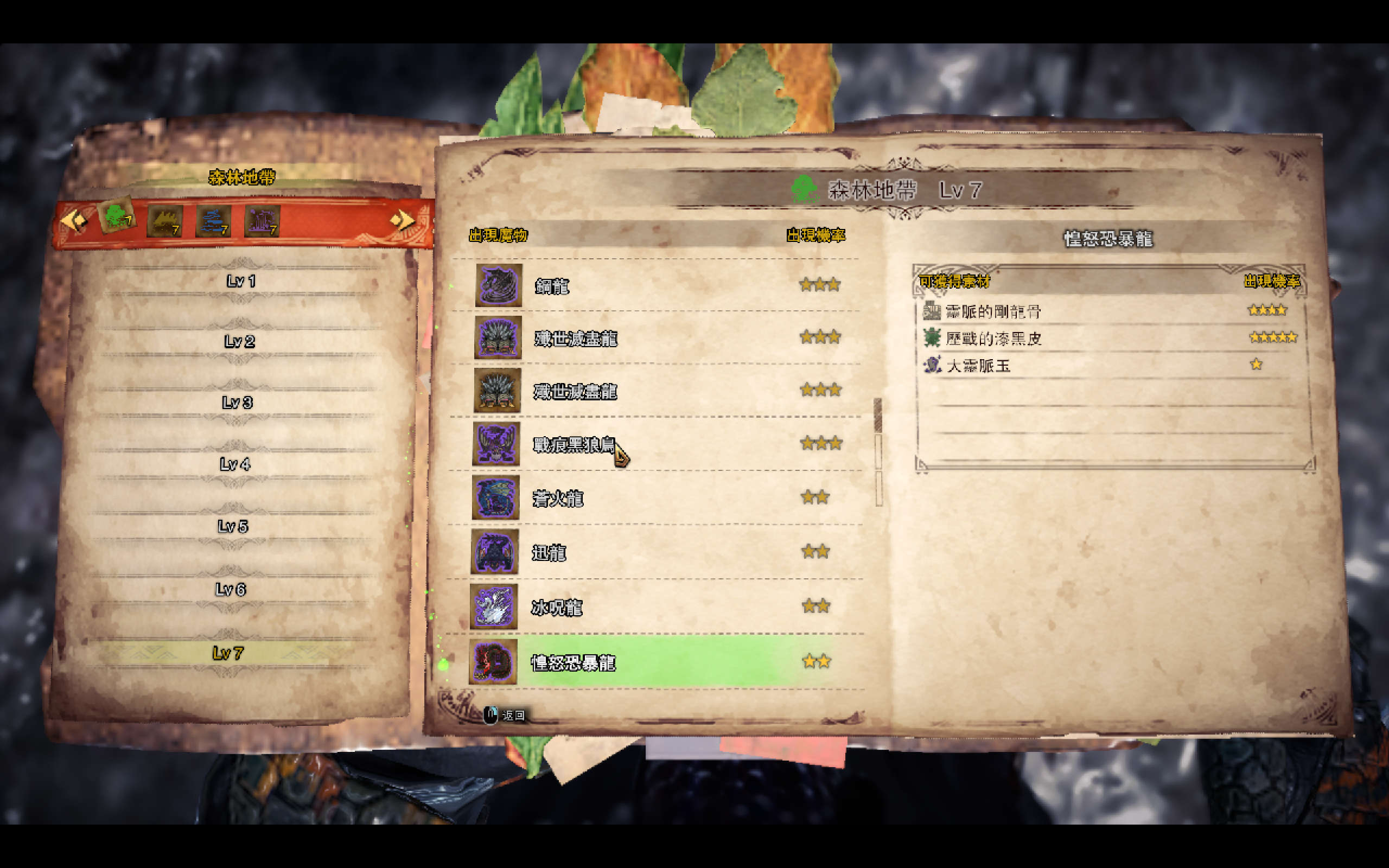
Task: Select Lv 6 in the list
Action: pos(231,590)
